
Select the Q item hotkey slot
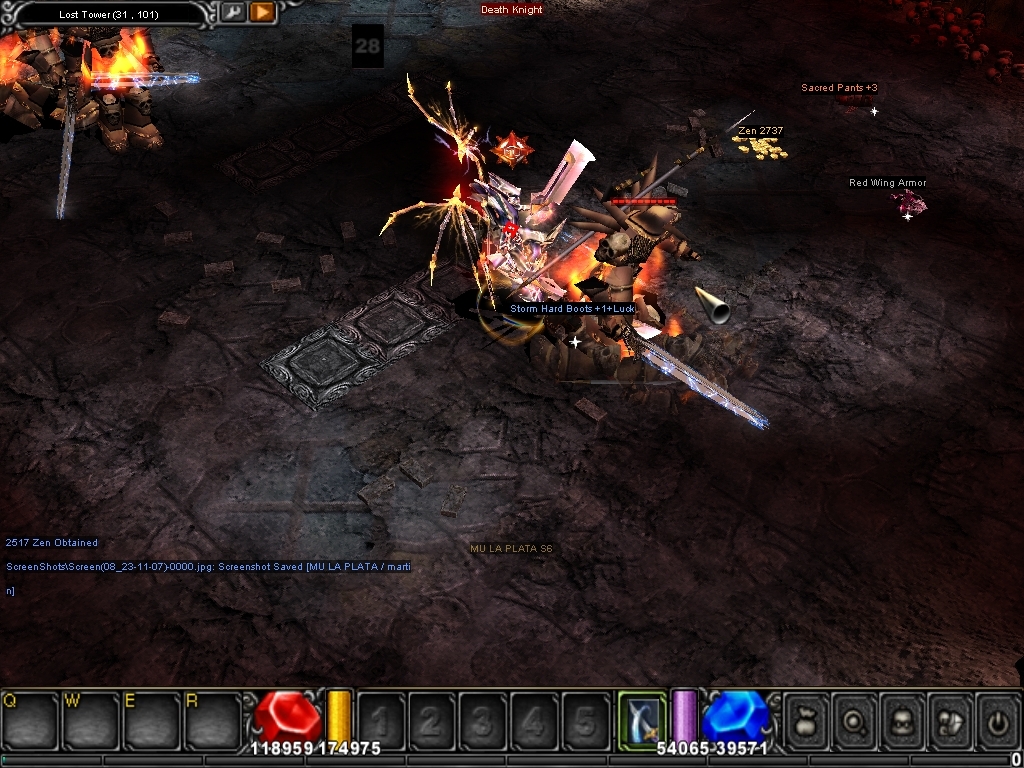[30, 718]
